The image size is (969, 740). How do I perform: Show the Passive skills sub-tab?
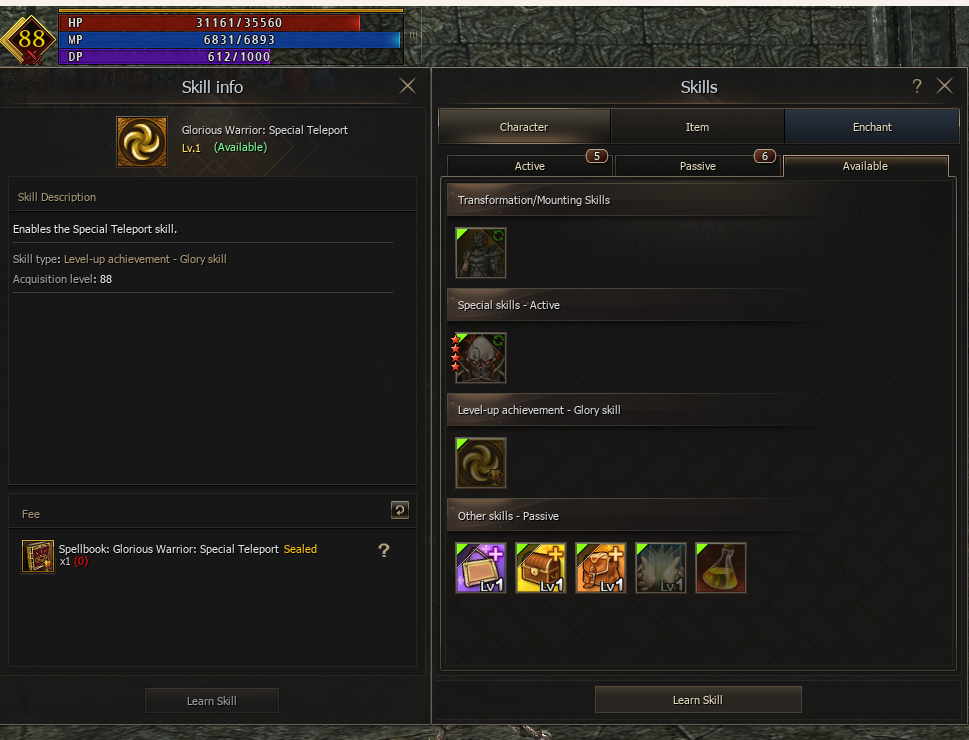click(697, 166)
